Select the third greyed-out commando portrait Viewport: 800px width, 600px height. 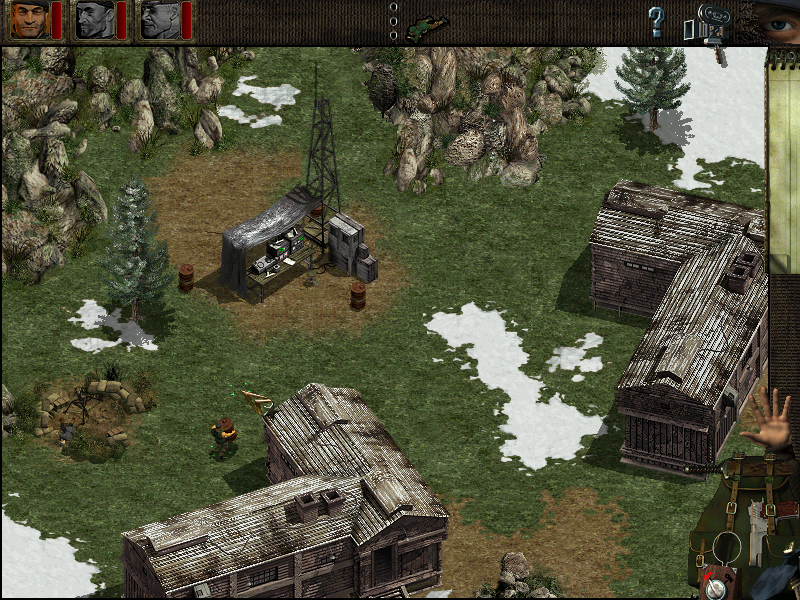point(159,19)
